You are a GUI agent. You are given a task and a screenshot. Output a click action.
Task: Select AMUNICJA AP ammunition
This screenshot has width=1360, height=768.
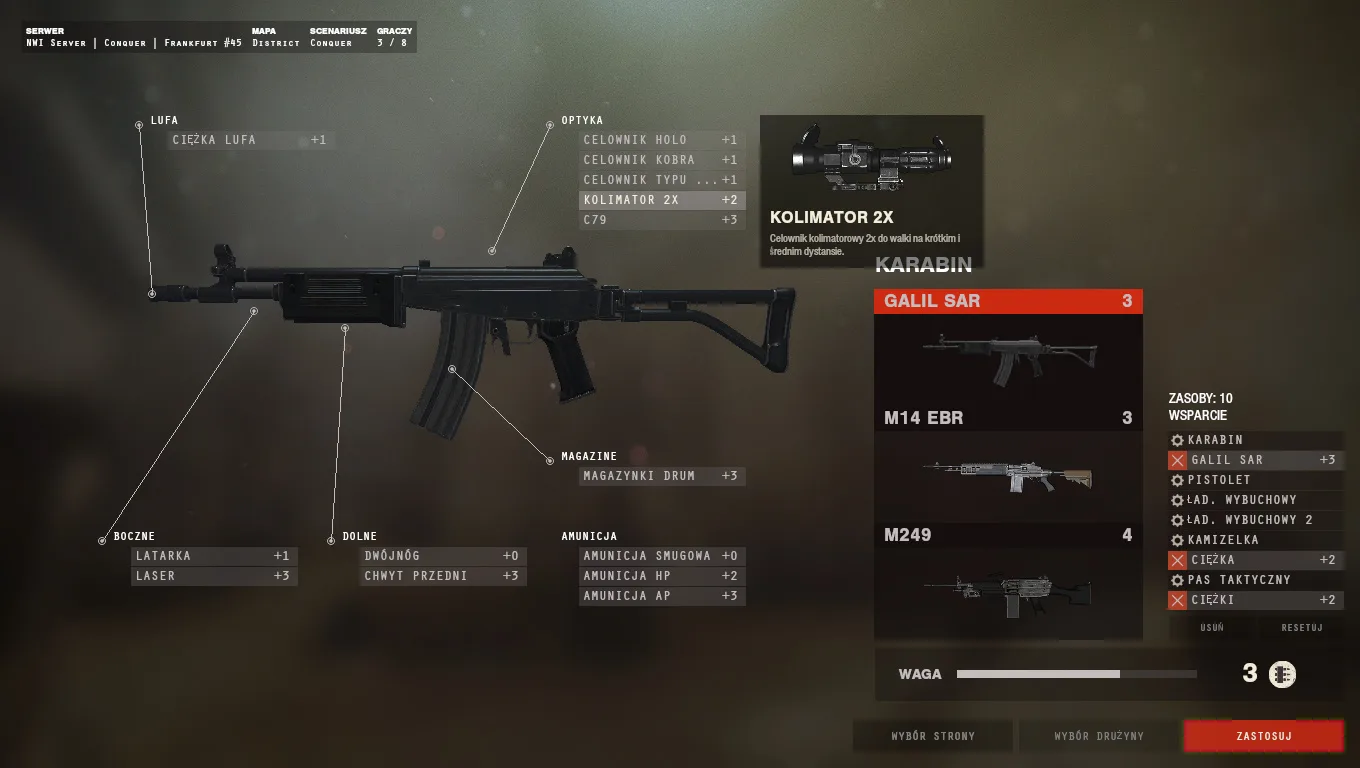tap(661, 595)
